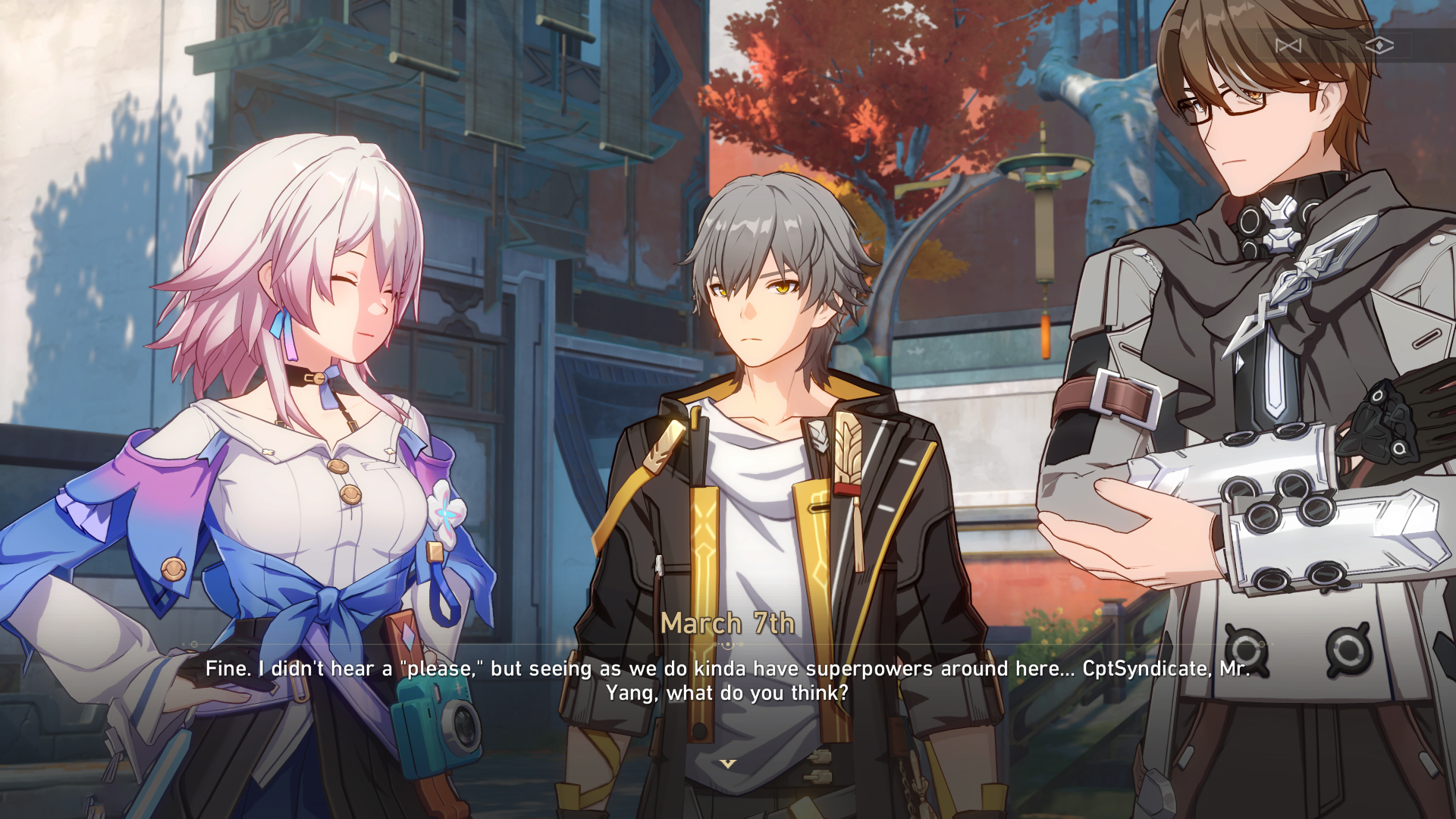Image resolution: width=1456 pixels, height=819 pixels.
Task: Select the March 7th name label
Action: point(727,623)
